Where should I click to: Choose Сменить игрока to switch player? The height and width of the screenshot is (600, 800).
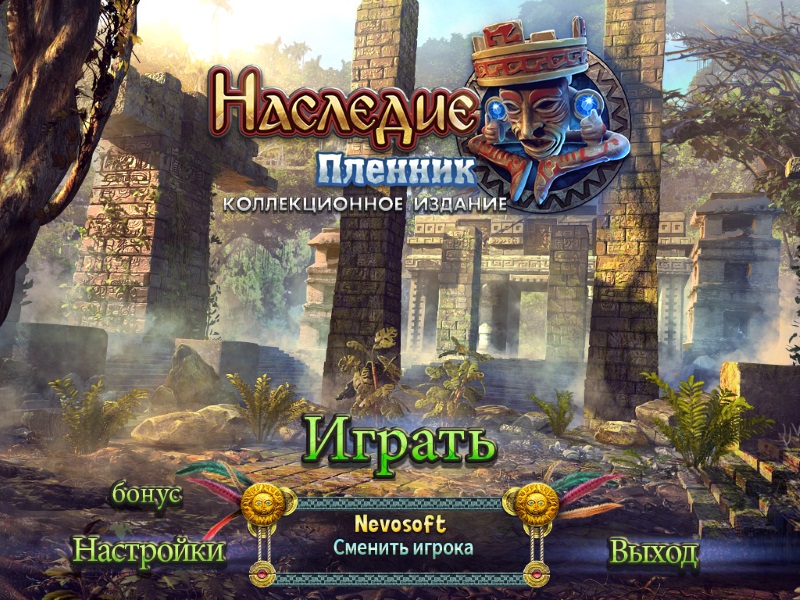(403, 547)
